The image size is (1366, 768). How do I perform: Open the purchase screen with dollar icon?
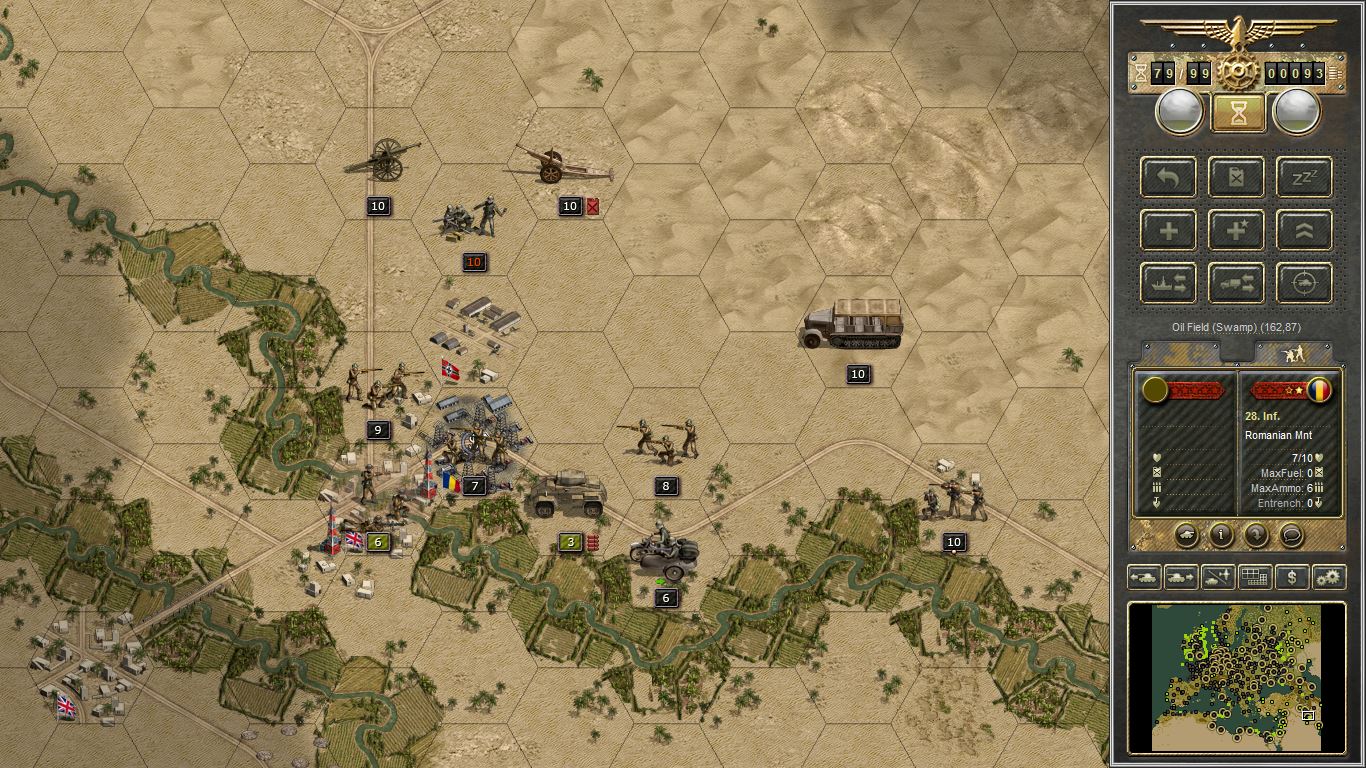1292,578
